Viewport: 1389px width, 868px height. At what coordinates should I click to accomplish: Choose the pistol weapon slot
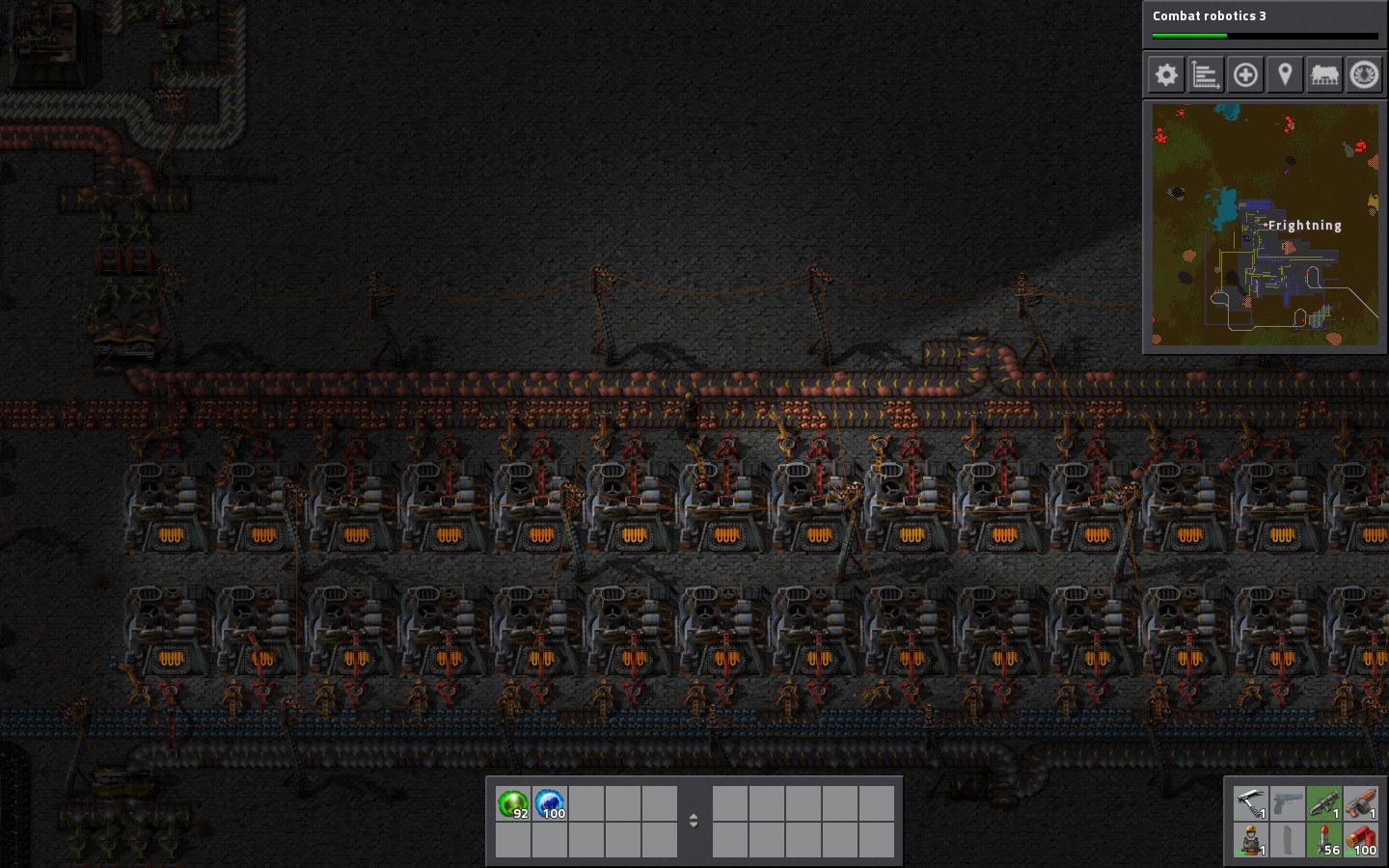(x=1288, y=802)
